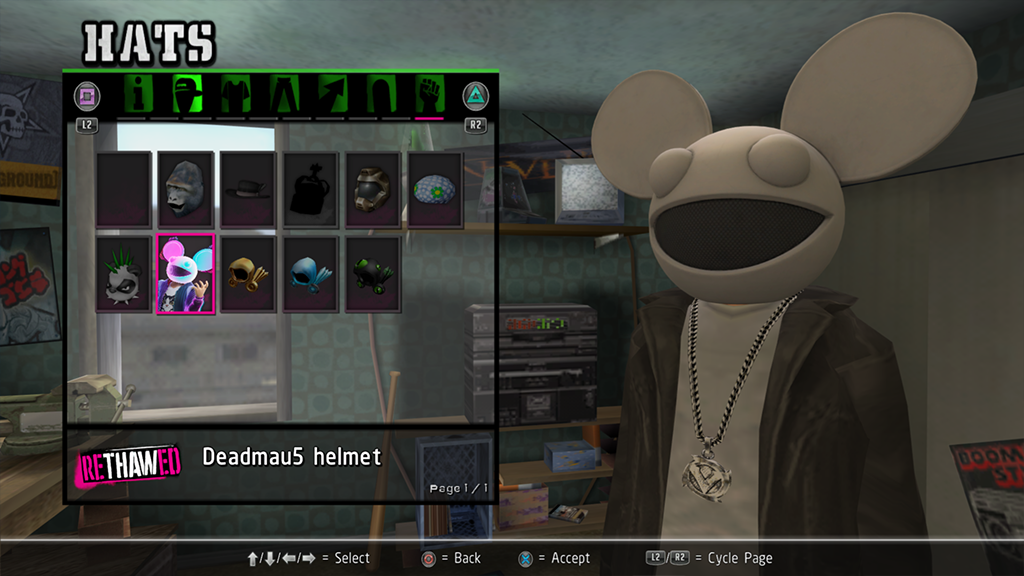
Task: Select the gorilla mask hat
Action: click(x=186, y=189)
